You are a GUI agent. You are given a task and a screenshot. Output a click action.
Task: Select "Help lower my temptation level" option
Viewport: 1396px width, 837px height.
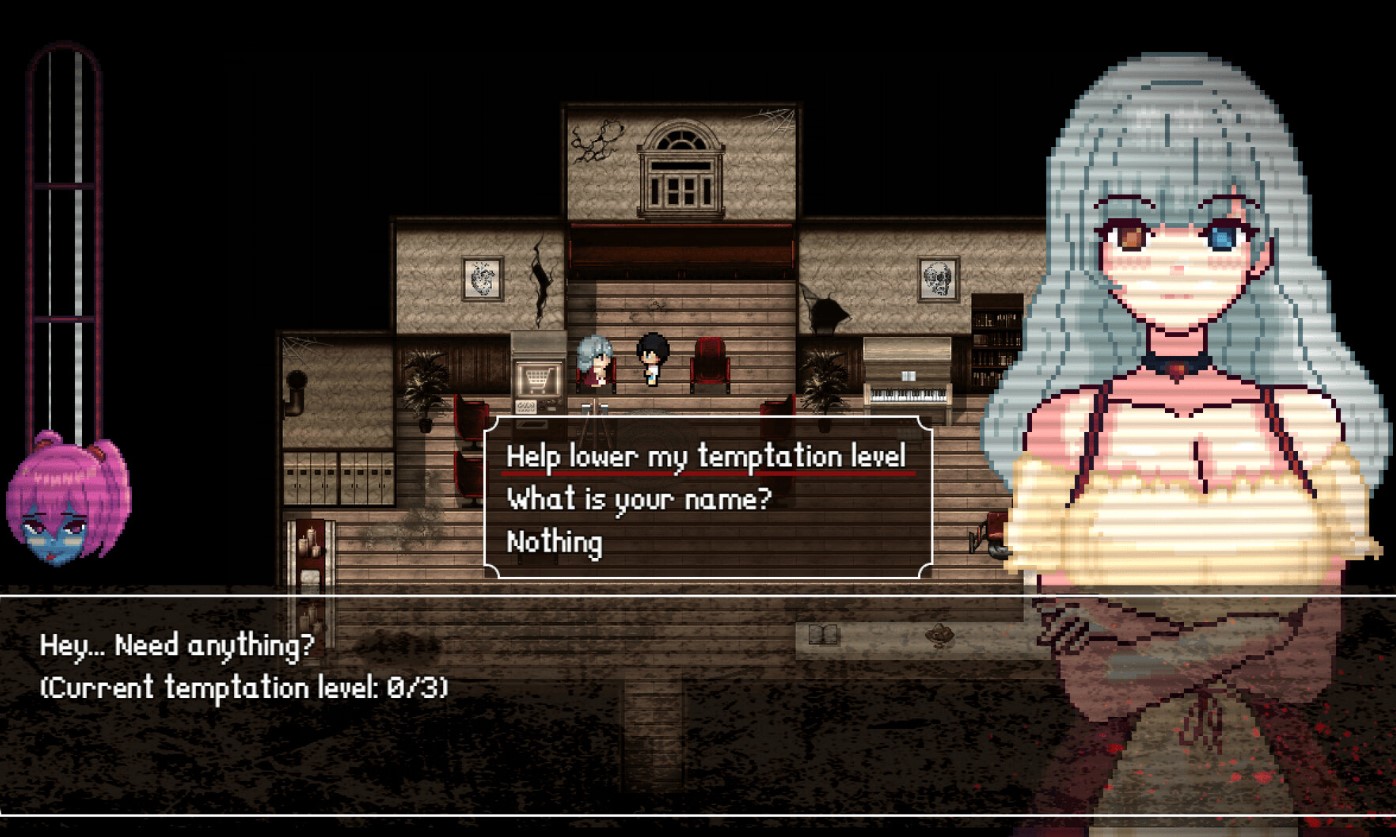tap(707, 455)
